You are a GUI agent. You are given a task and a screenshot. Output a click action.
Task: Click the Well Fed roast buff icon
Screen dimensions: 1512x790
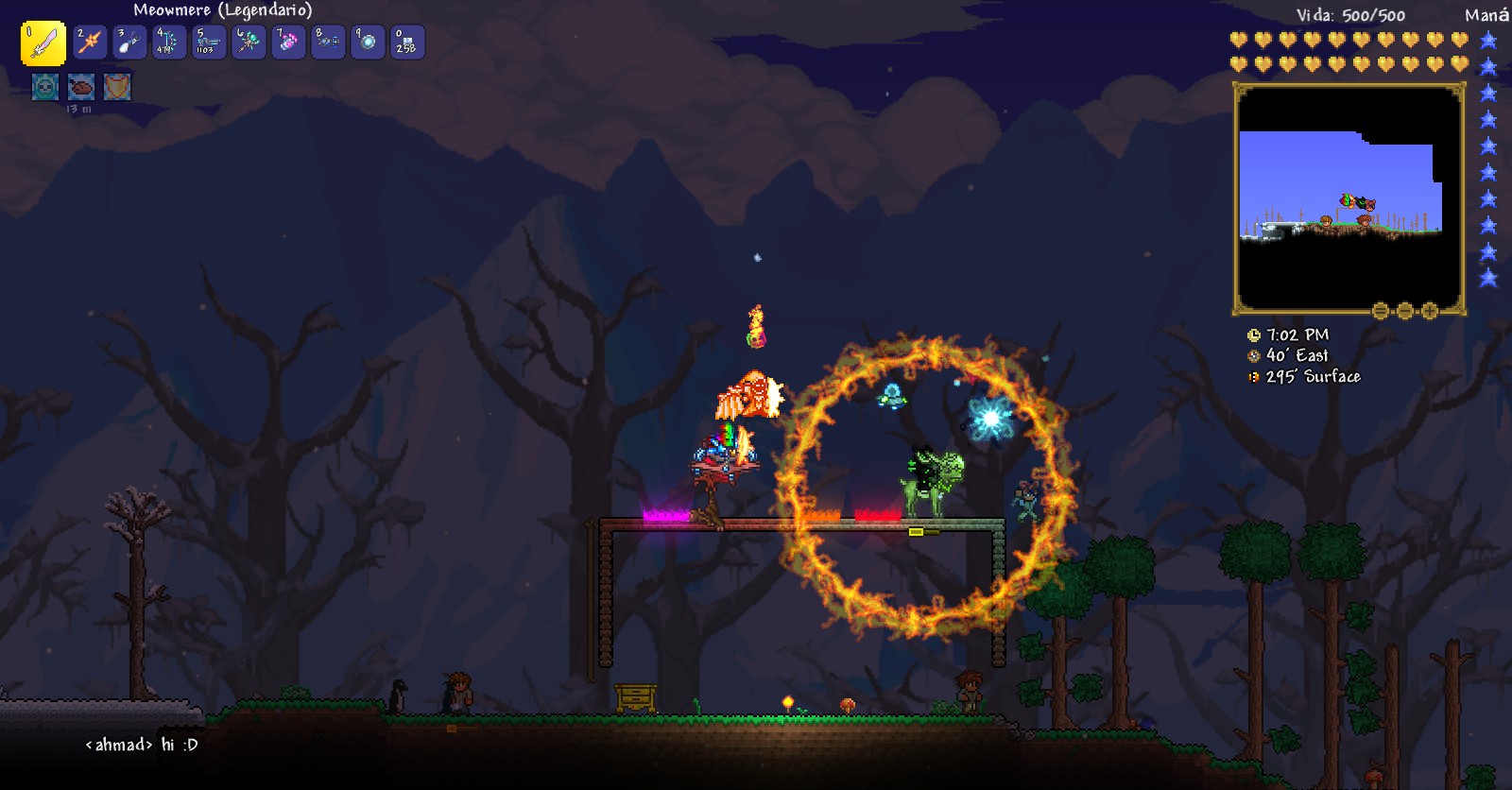81,87
